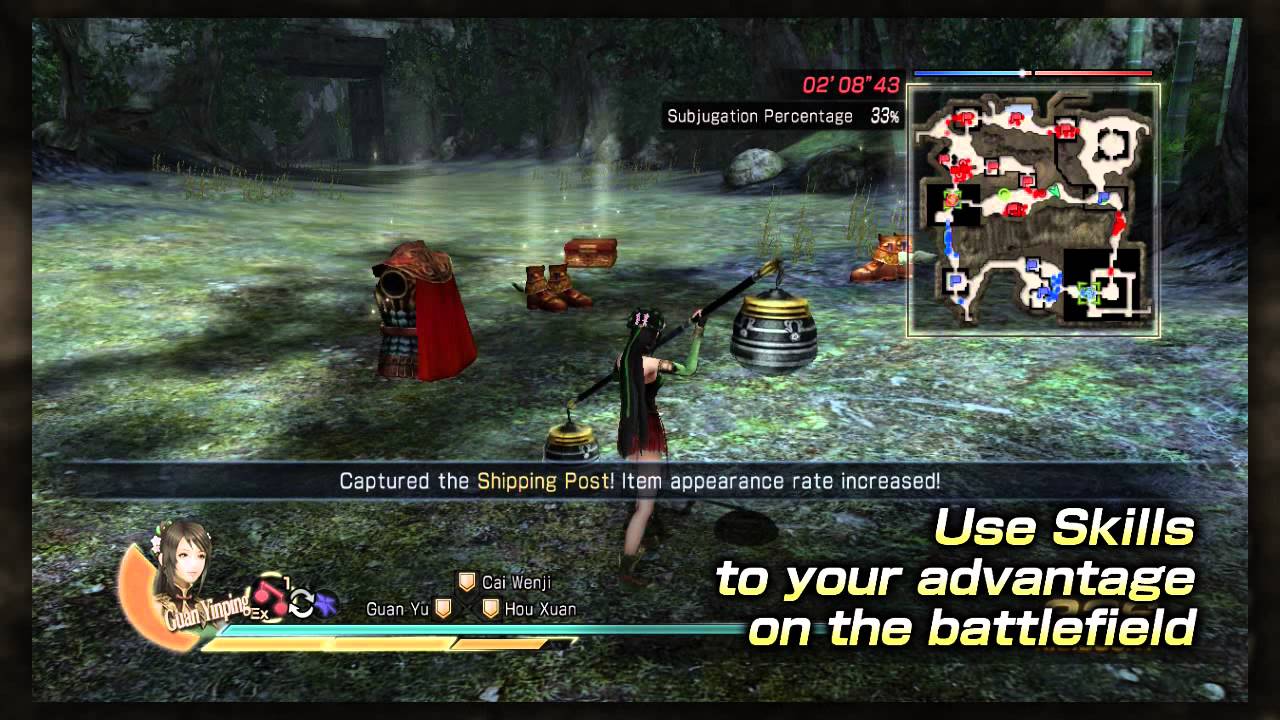The image size is (1280, 720).
Task: Select Guan Yu's shield badge
Action: pyautogui.click(x=443, y=609)
